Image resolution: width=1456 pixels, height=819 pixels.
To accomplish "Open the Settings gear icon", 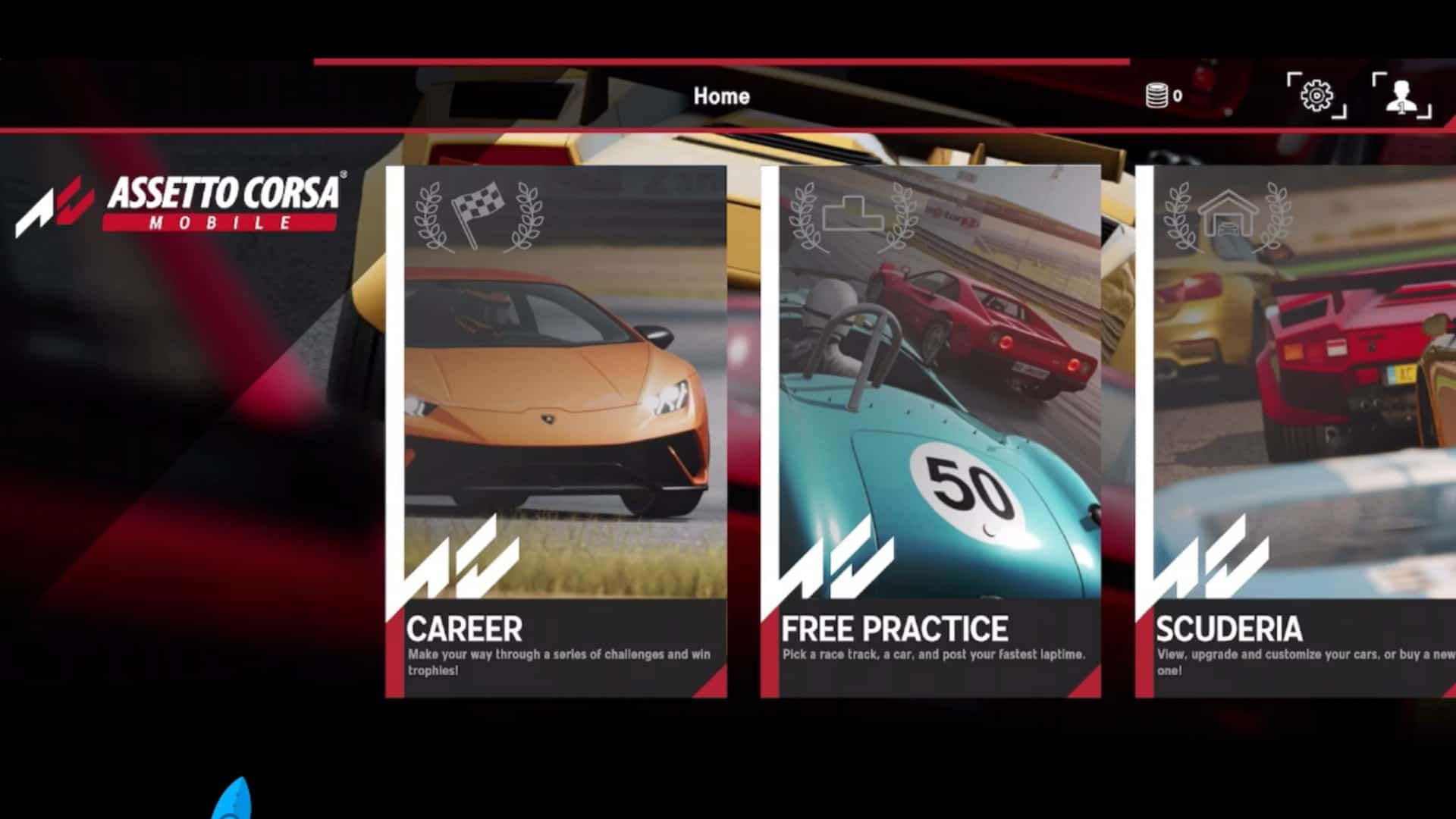I will (x=1316, y=95).
